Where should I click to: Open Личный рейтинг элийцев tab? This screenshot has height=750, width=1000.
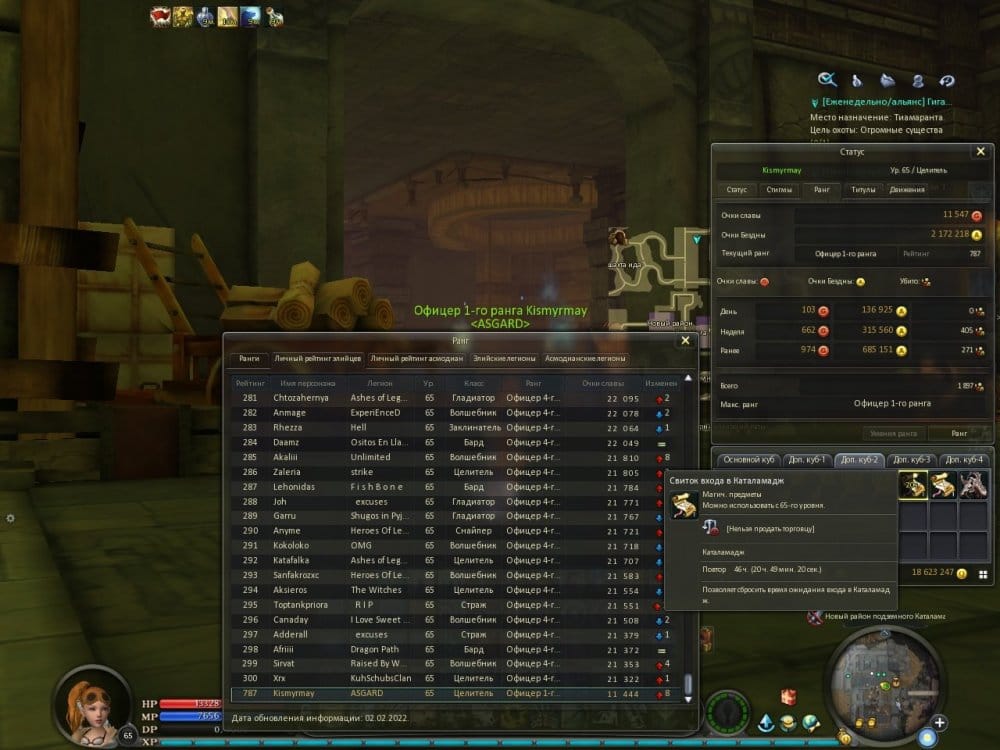pos(318,358)
